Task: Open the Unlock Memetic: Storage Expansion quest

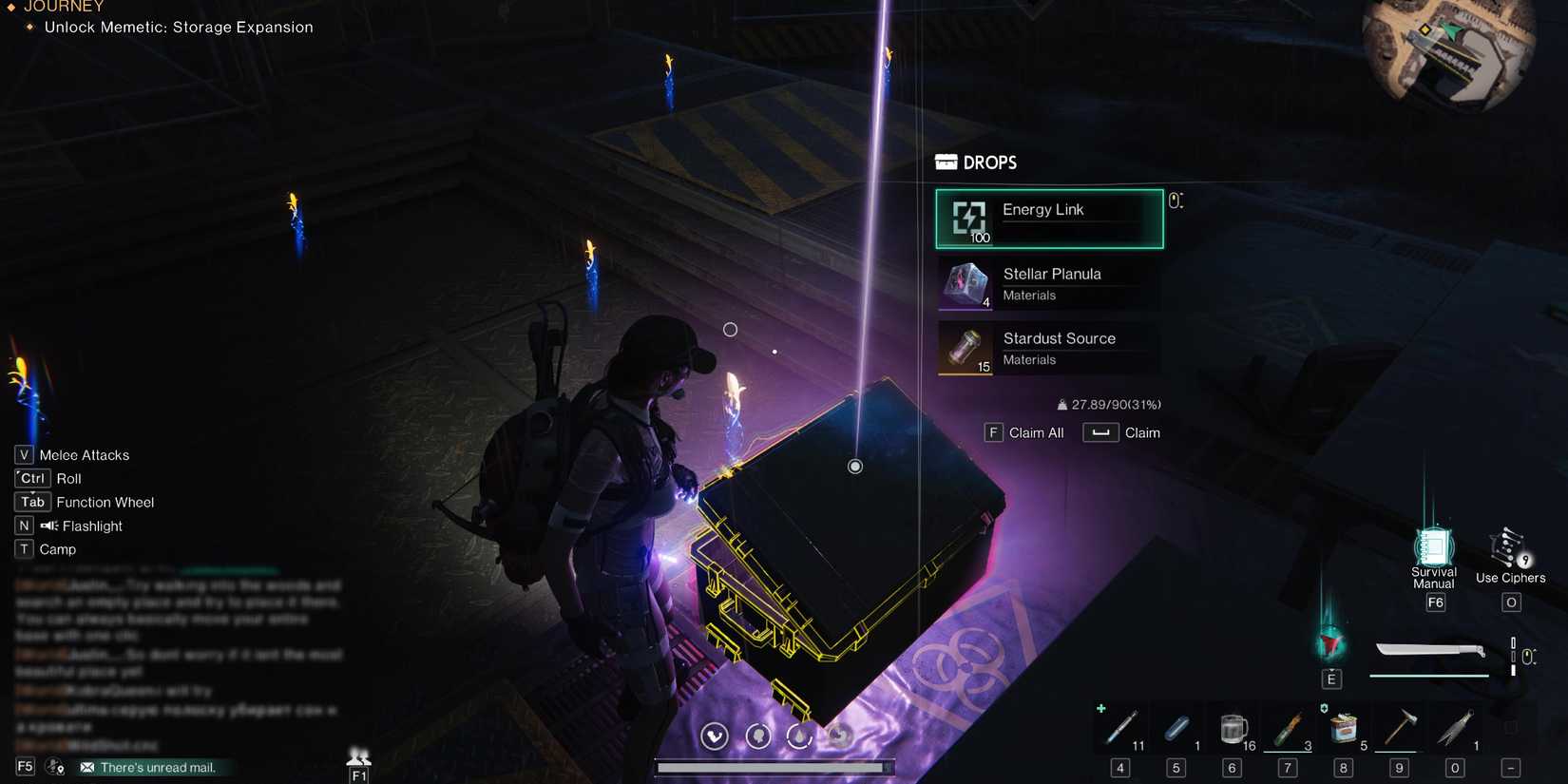Action: pos(177,27)
